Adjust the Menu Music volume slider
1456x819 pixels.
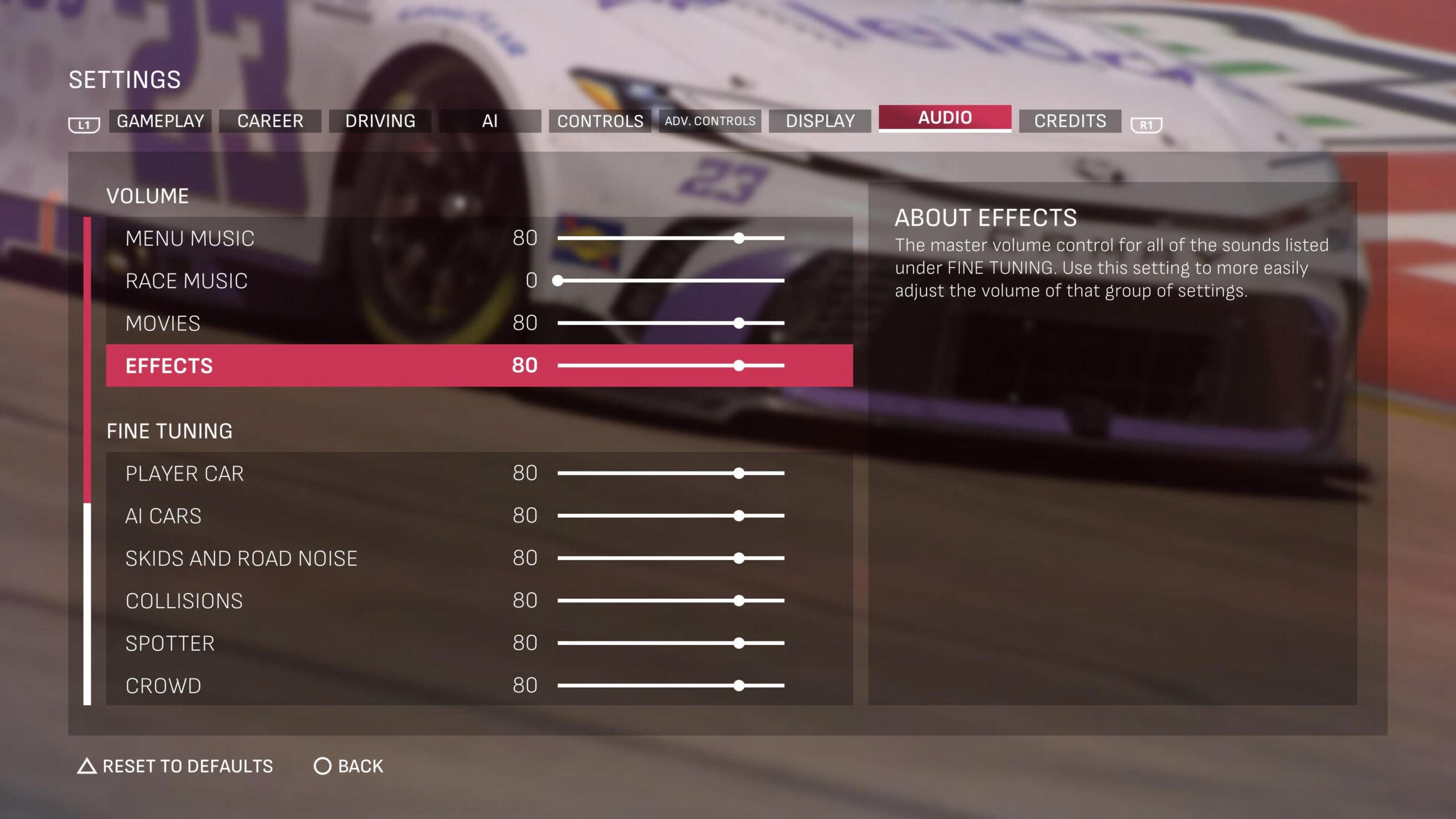pos(738,238)
